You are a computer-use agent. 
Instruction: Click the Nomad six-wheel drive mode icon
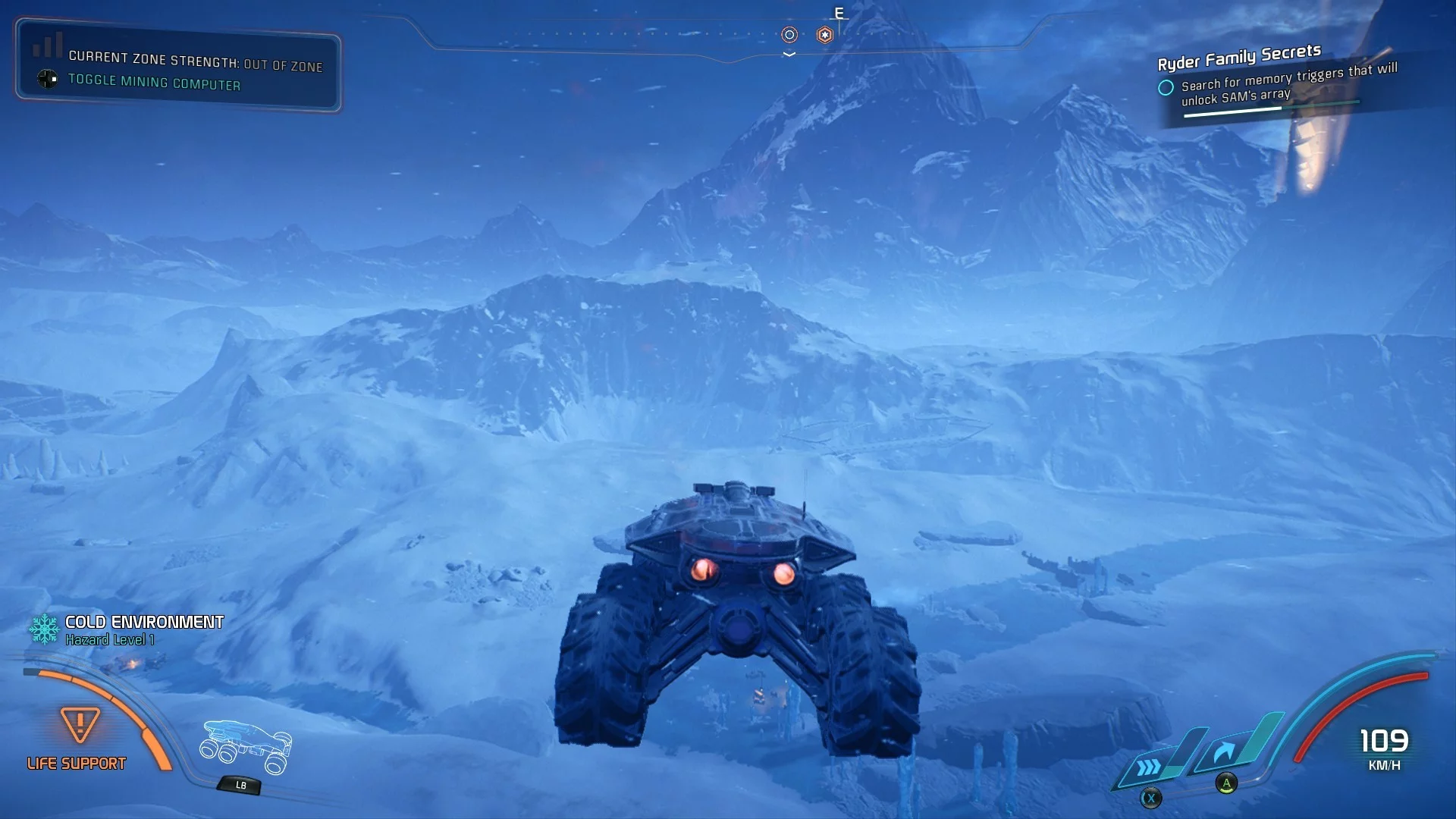coord(246,747)
